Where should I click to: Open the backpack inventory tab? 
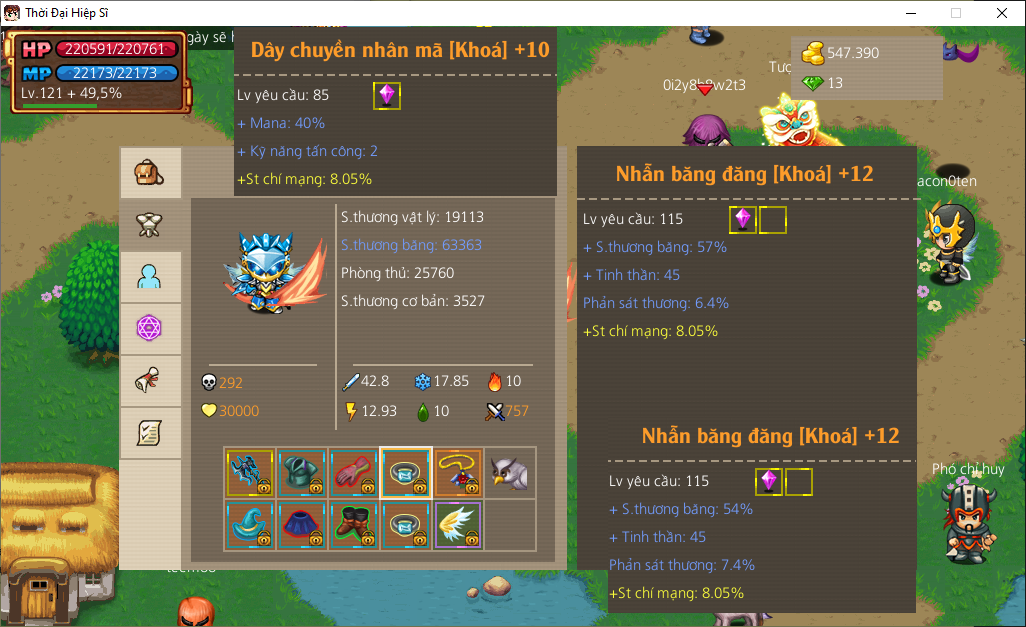(x=150, y=173)
